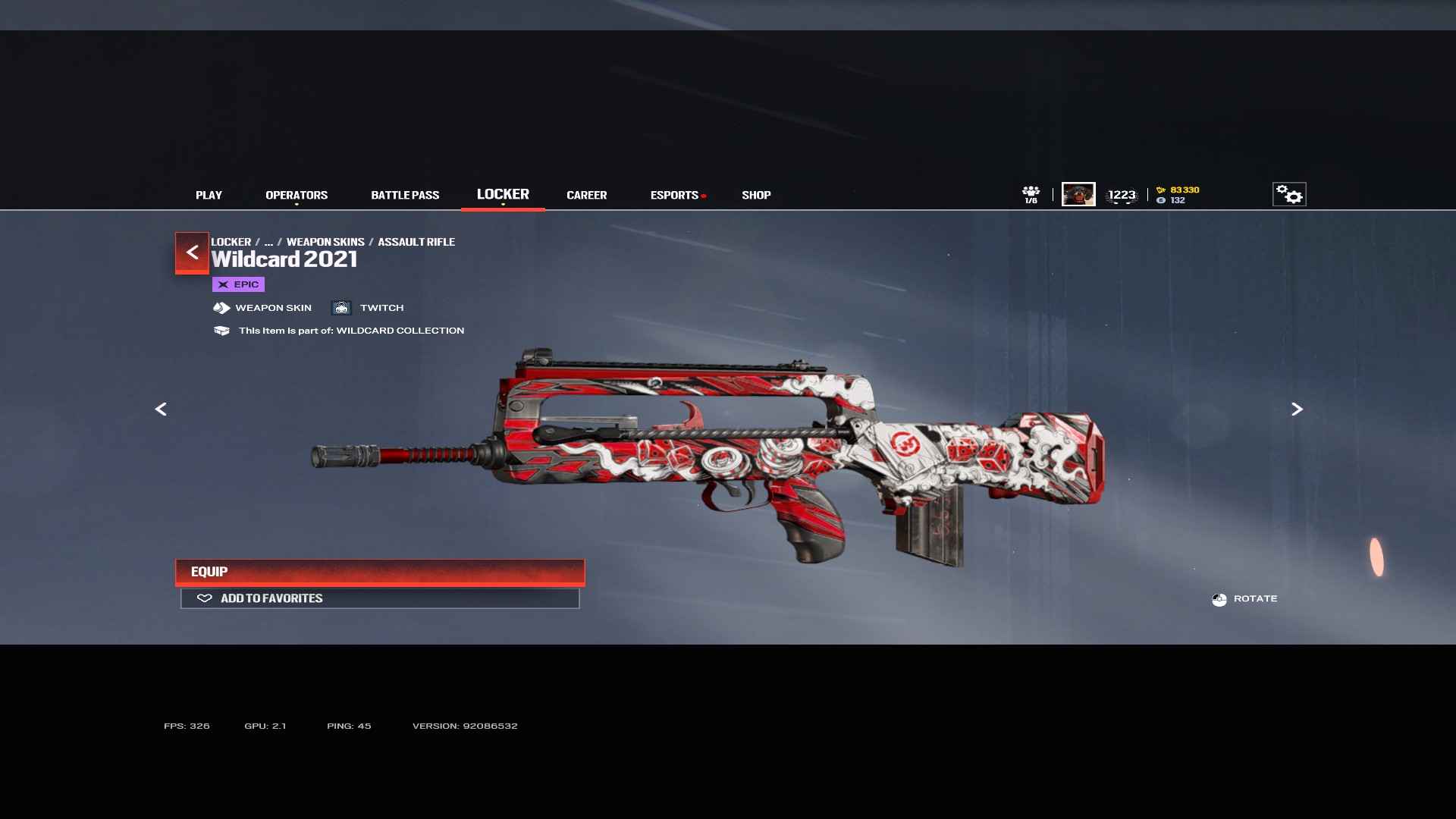
Task: Add this skin to favorites
Action: [380, 598]
